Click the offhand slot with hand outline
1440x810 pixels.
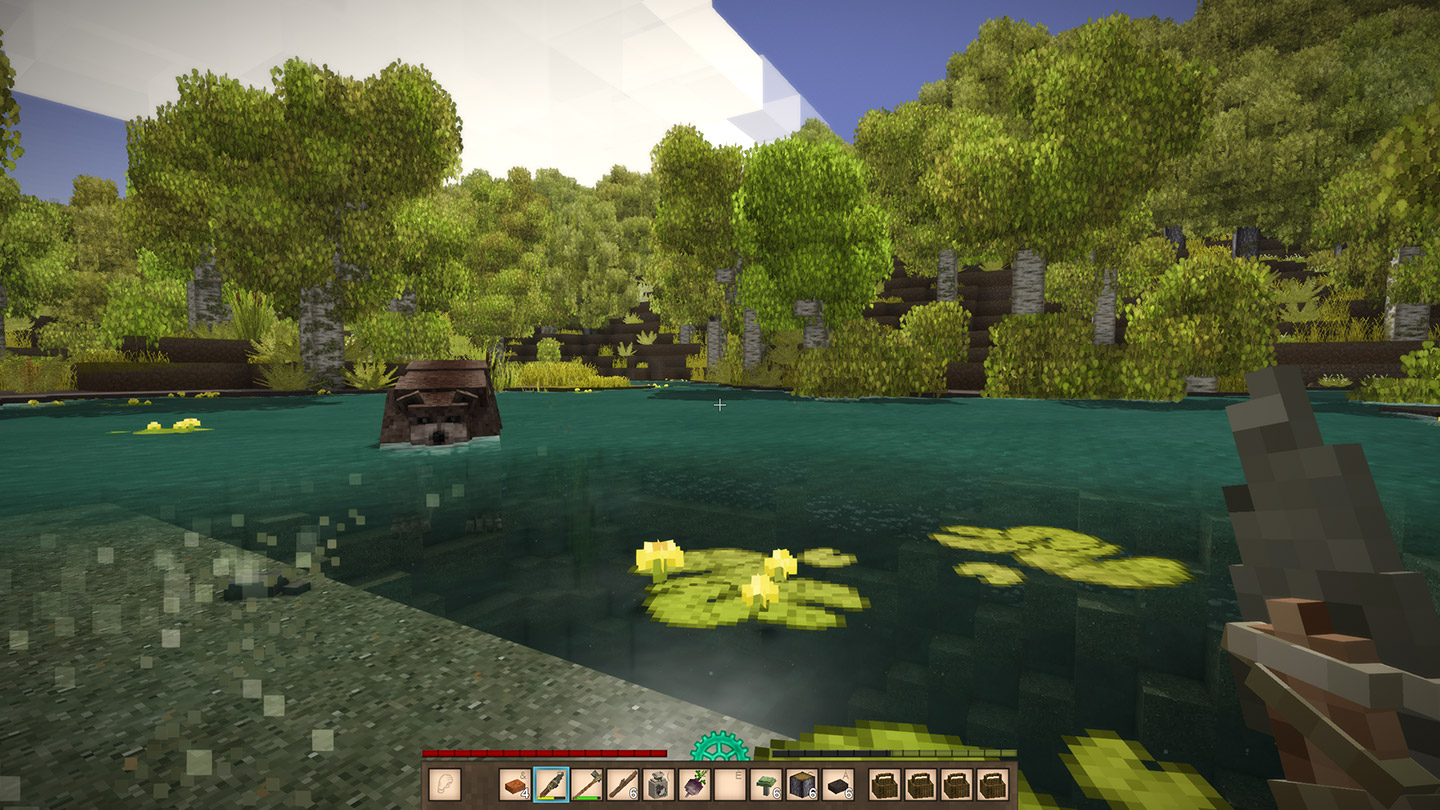click(x=444, y=784)
